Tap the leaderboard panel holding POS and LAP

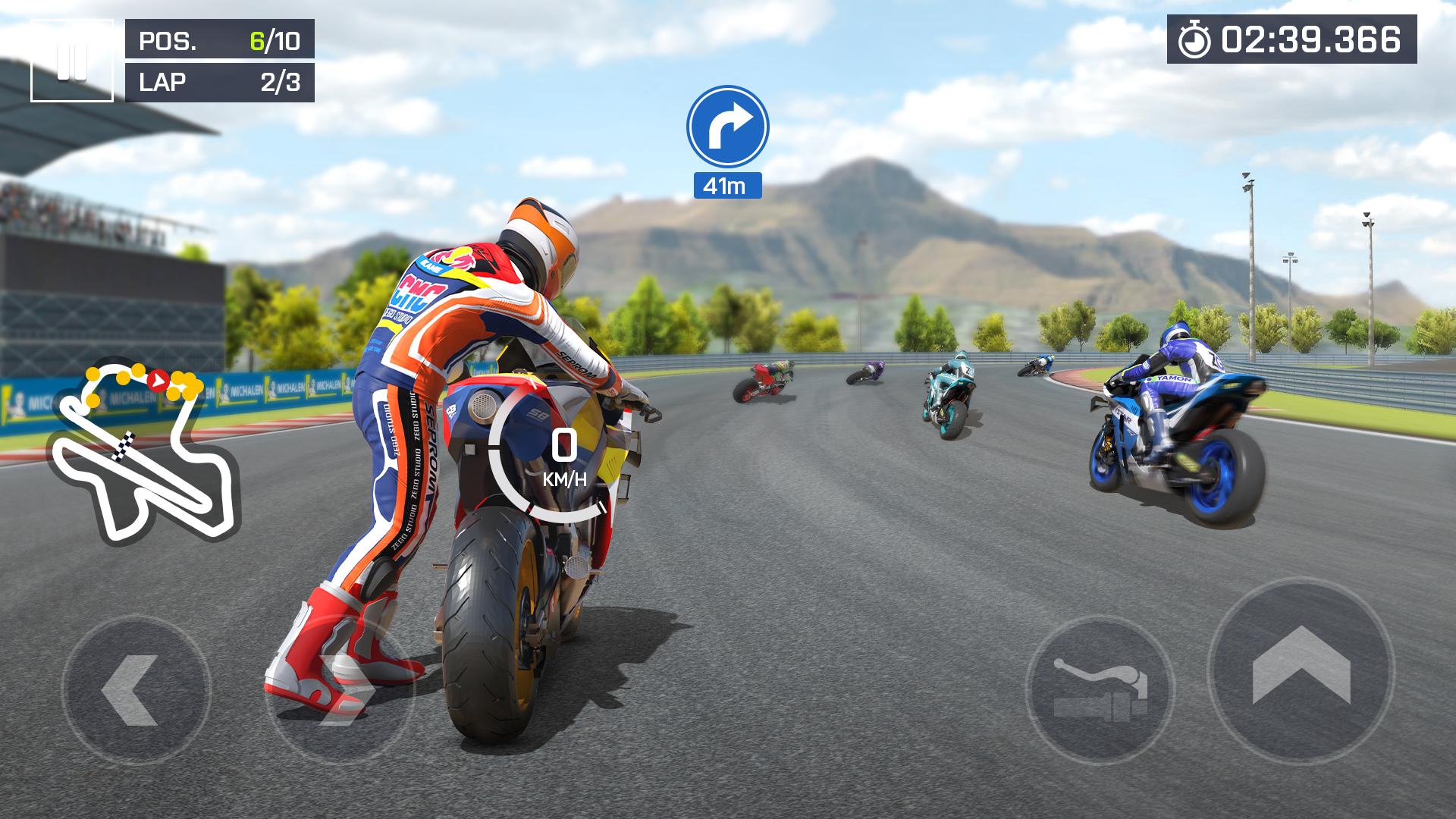(x=219, y=62)
